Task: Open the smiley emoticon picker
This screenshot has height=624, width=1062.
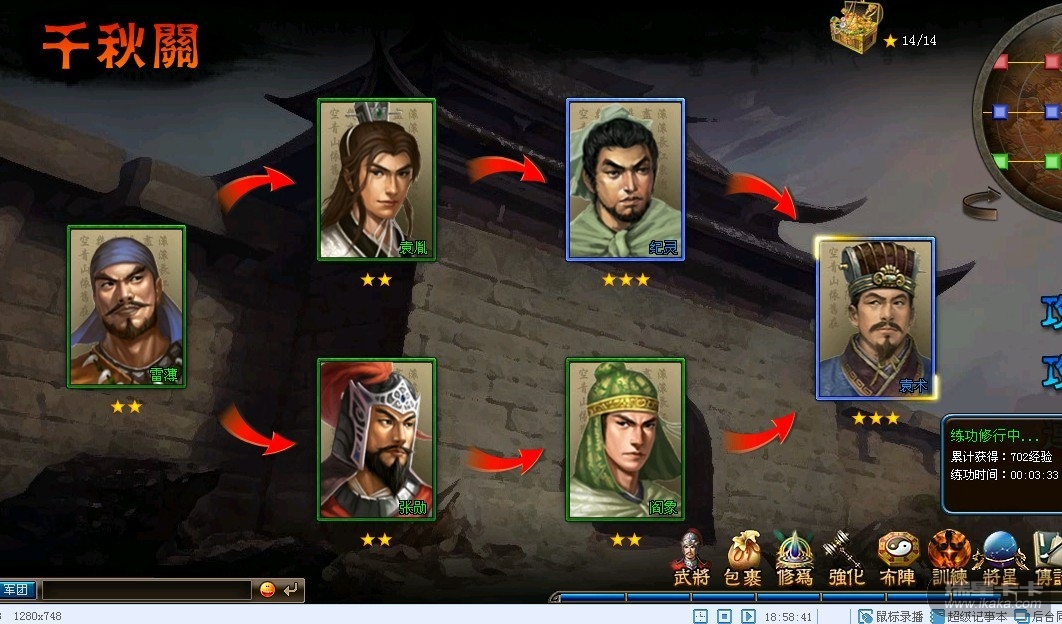Action: pyautogui.click(x=267, y=590)
